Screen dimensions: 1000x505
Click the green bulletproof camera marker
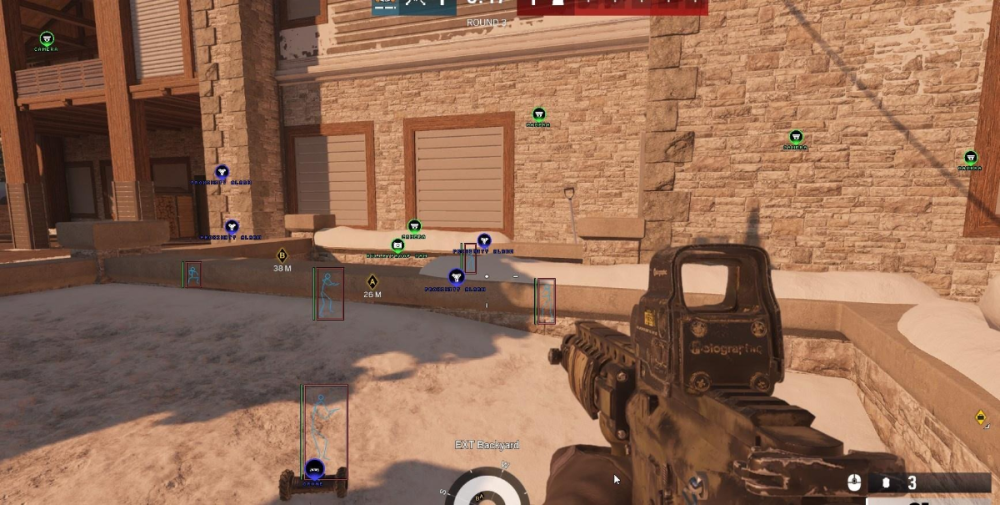coord(397,244)
